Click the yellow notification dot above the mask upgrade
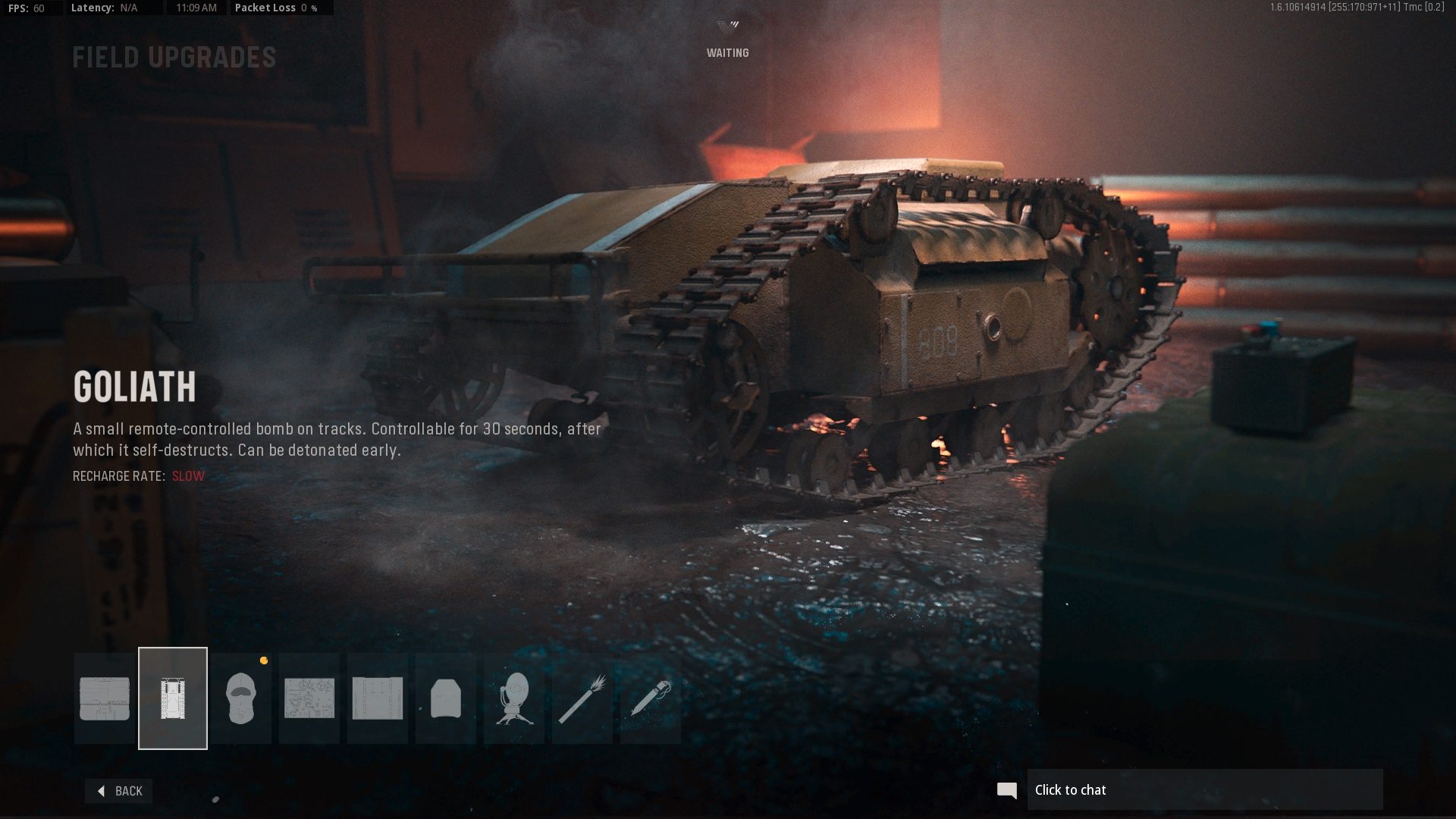The height and width of the screenshot is (819, 1456). click(x=263, y=661)
